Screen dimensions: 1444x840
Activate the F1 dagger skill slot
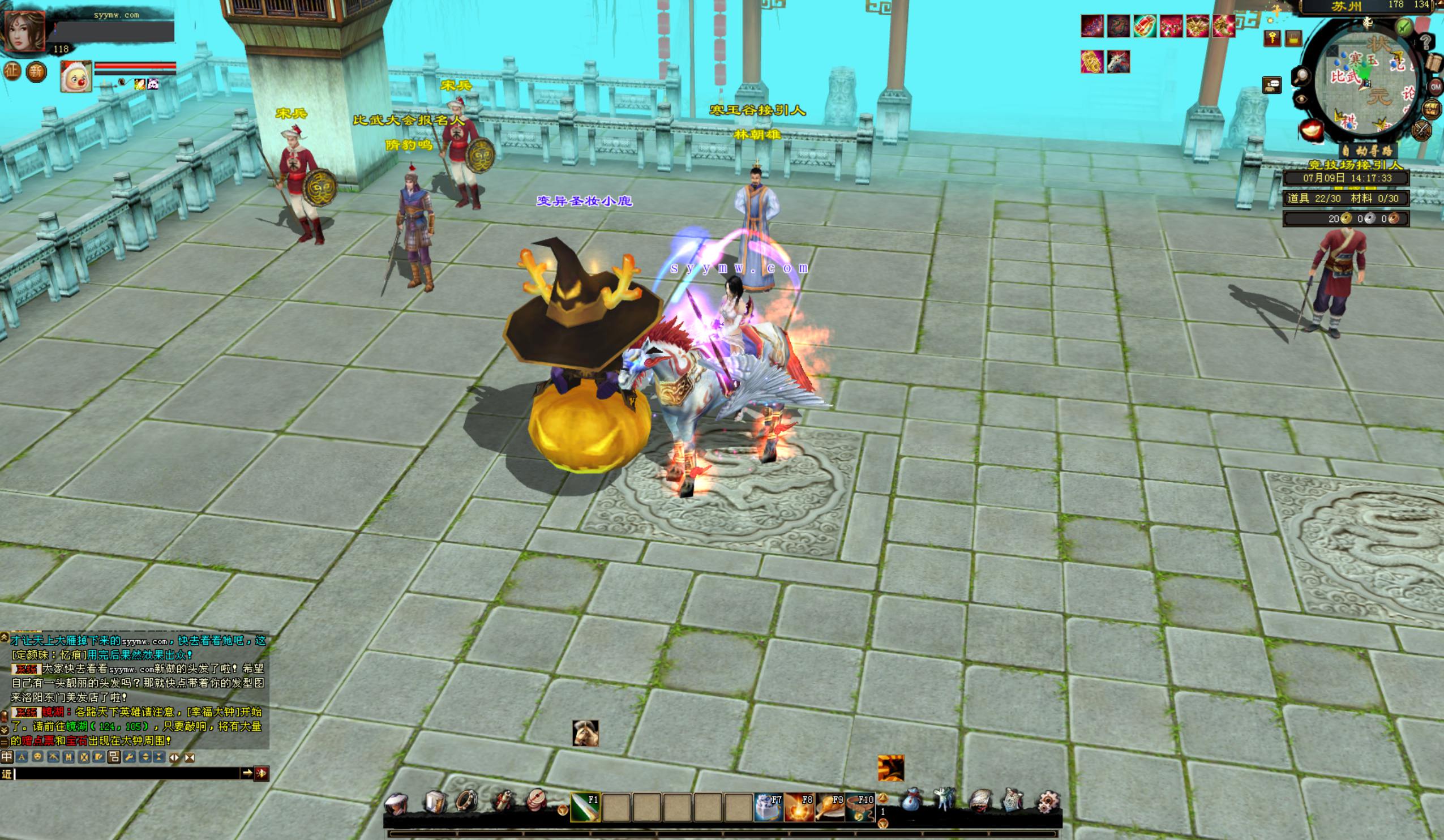[x=585, y=807]
